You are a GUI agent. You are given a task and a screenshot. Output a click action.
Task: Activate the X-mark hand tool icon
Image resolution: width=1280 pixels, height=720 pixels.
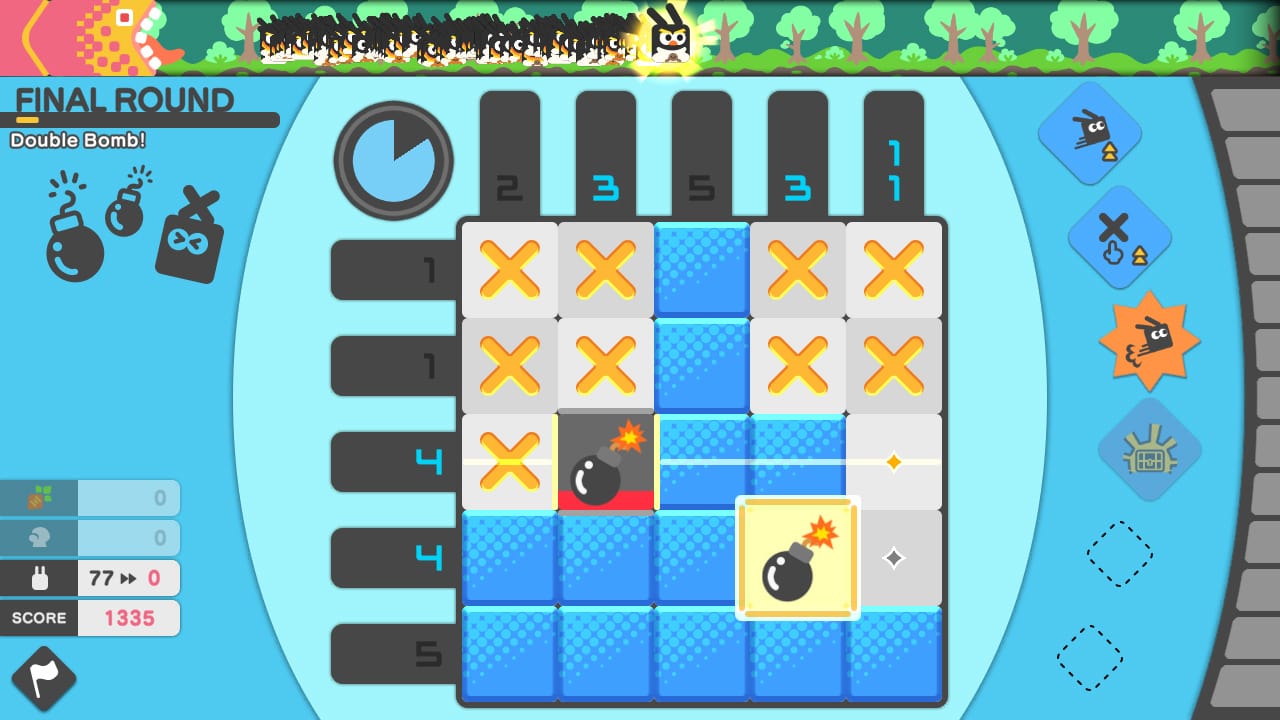[x=1120, y=235]
